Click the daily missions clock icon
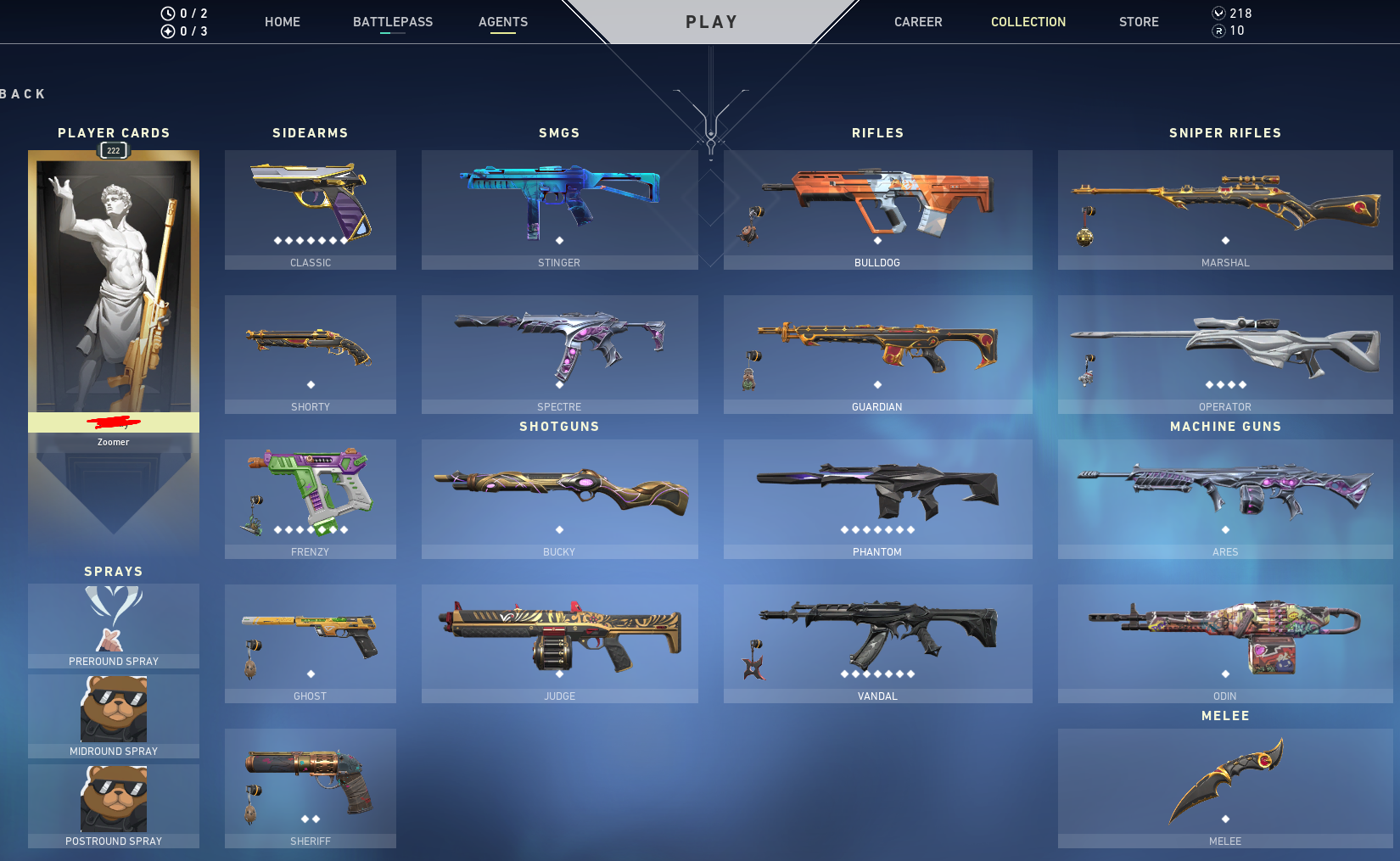 click(167, 13)
